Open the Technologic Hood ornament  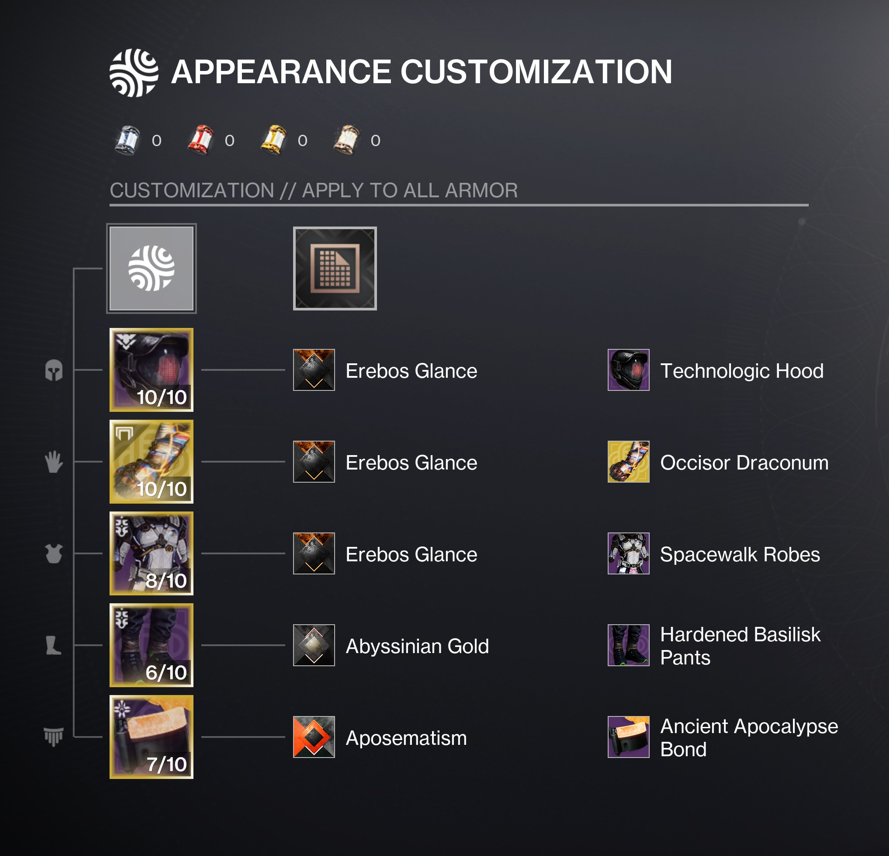(628, 371)
